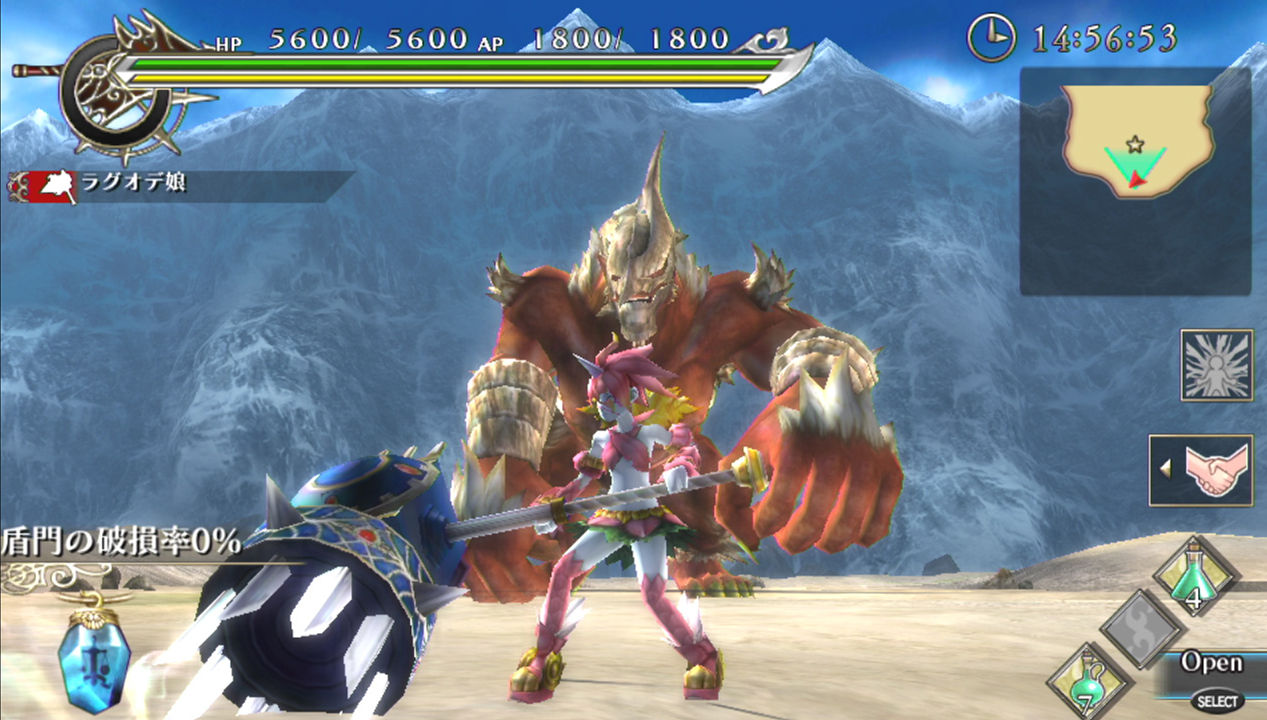Select the empty grey diamond item slot
The width and height of the screenshot is (1267, 720).
click(x=1143, y=629)
